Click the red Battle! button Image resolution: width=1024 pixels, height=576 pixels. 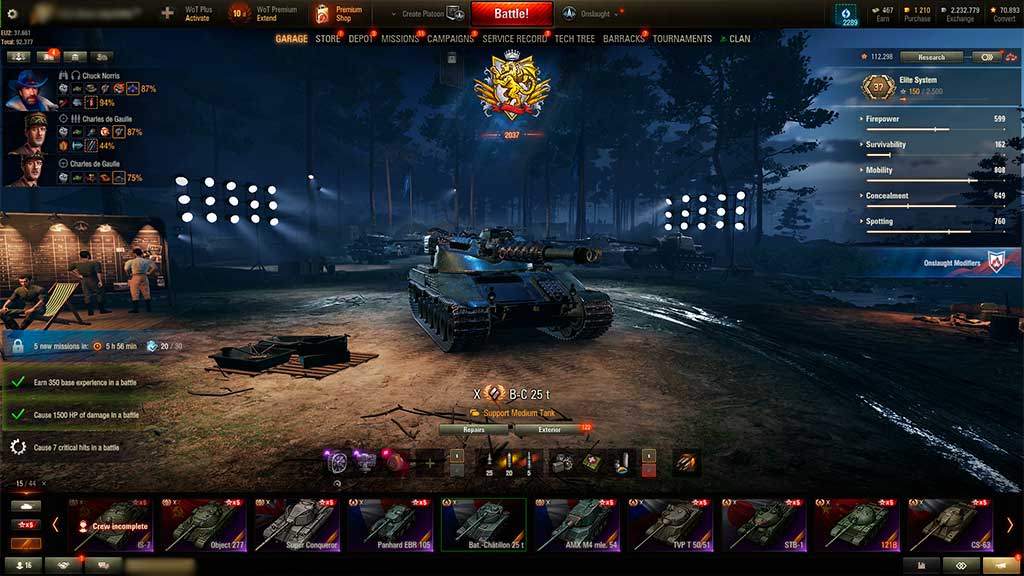511,14
